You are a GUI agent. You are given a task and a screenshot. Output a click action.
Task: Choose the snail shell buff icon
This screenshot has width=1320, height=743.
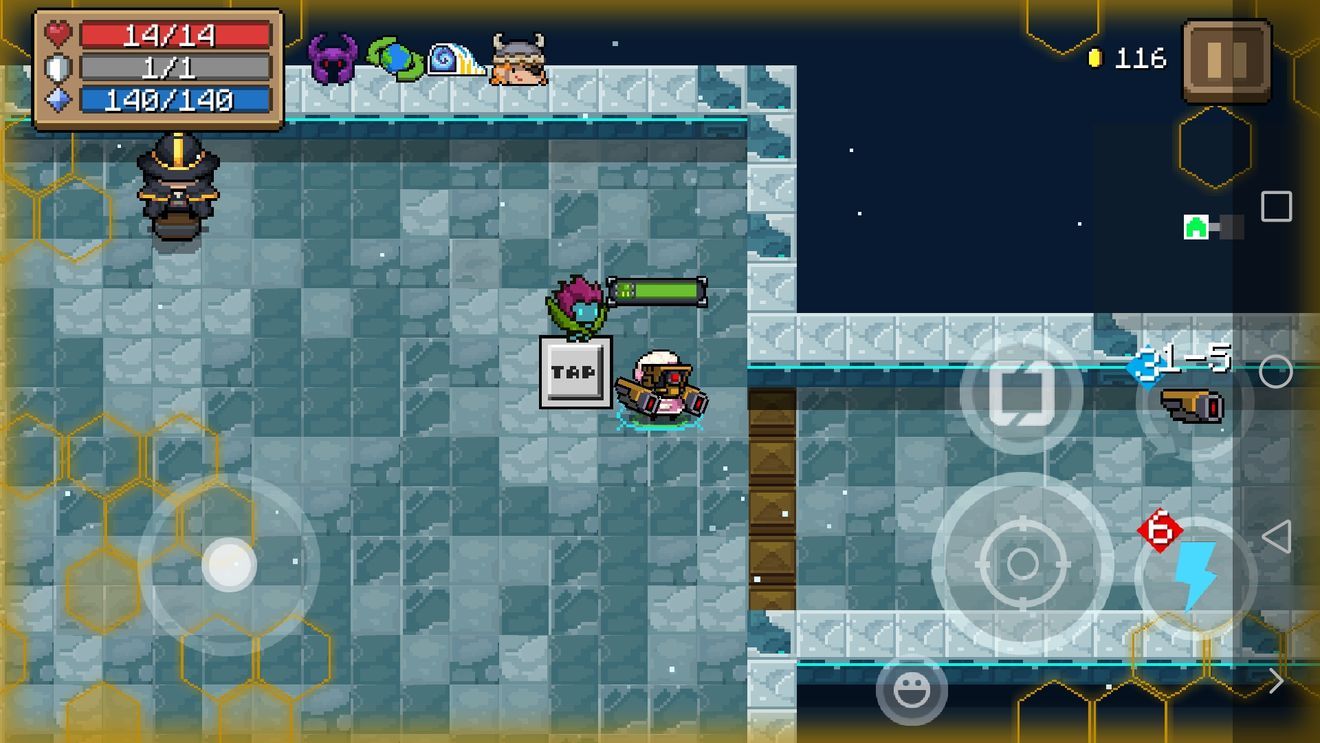456,60
